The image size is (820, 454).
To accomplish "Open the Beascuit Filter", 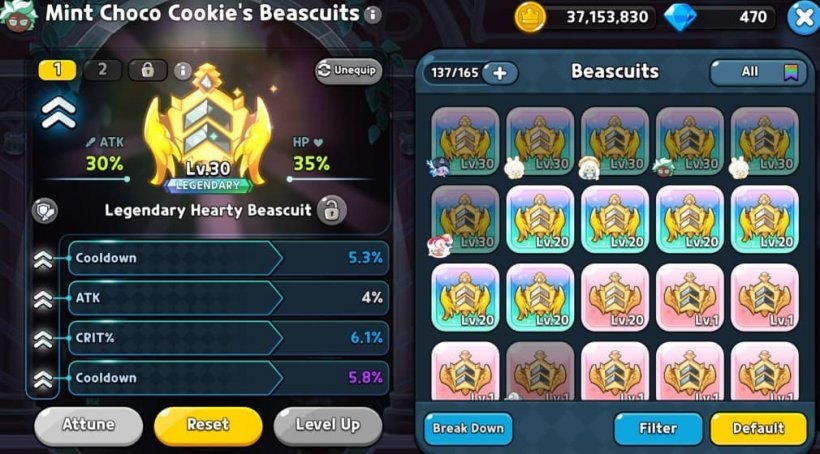I will (x=658, y=428).
